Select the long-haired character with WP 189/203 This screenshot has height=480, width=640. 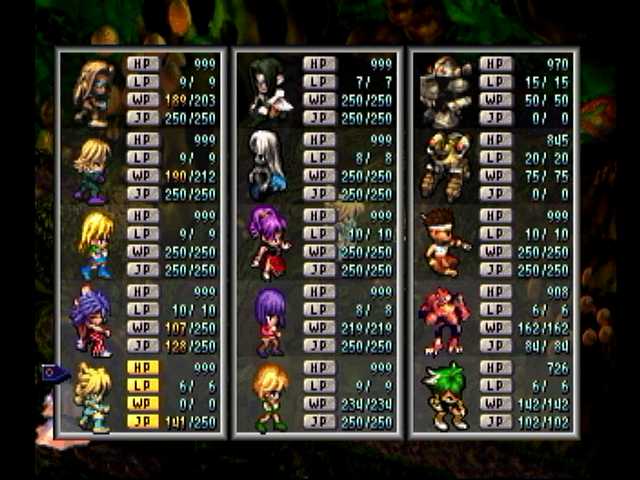[93, 90]
